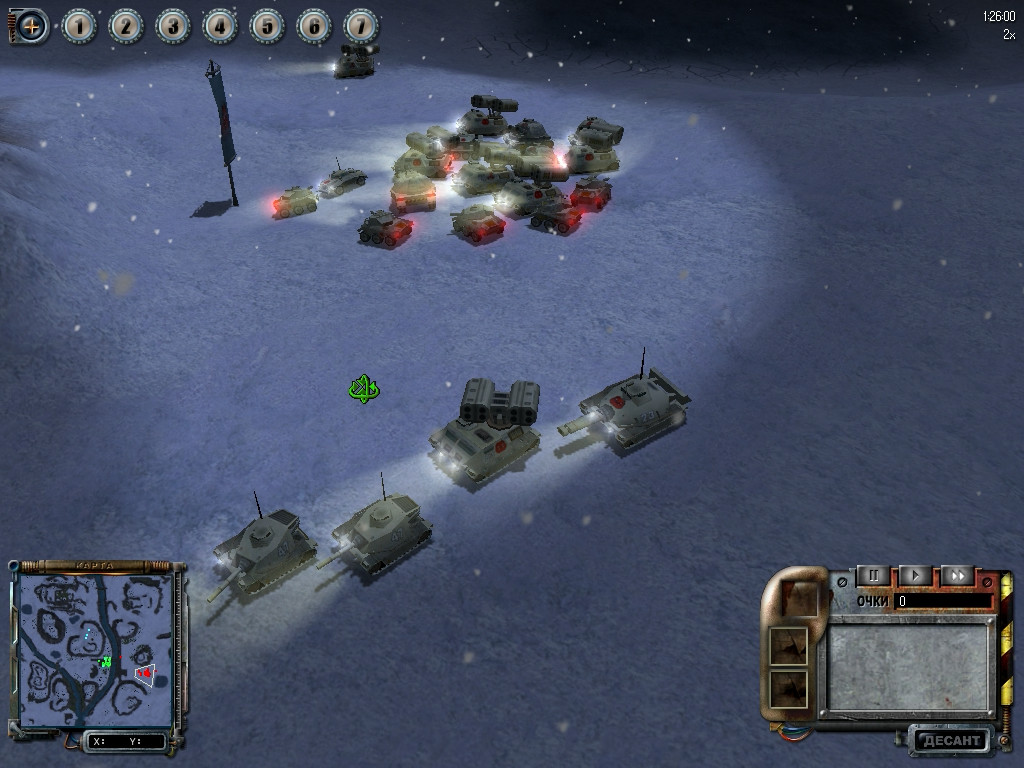This screenshot has height=768, width=1024.
Task: Speed up with the fast-forward button
Action: [957, 576]
